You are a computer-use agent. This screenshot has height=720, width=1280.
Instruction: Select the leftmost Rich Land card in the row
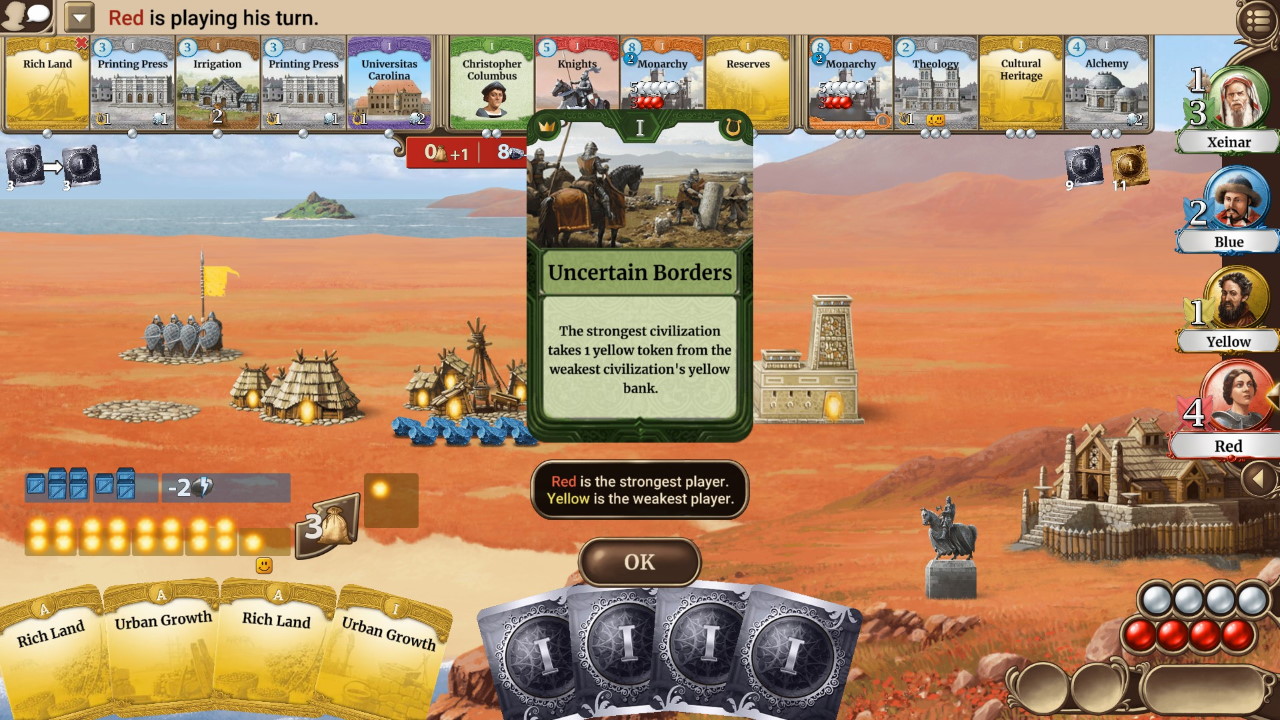pos(47,84)
